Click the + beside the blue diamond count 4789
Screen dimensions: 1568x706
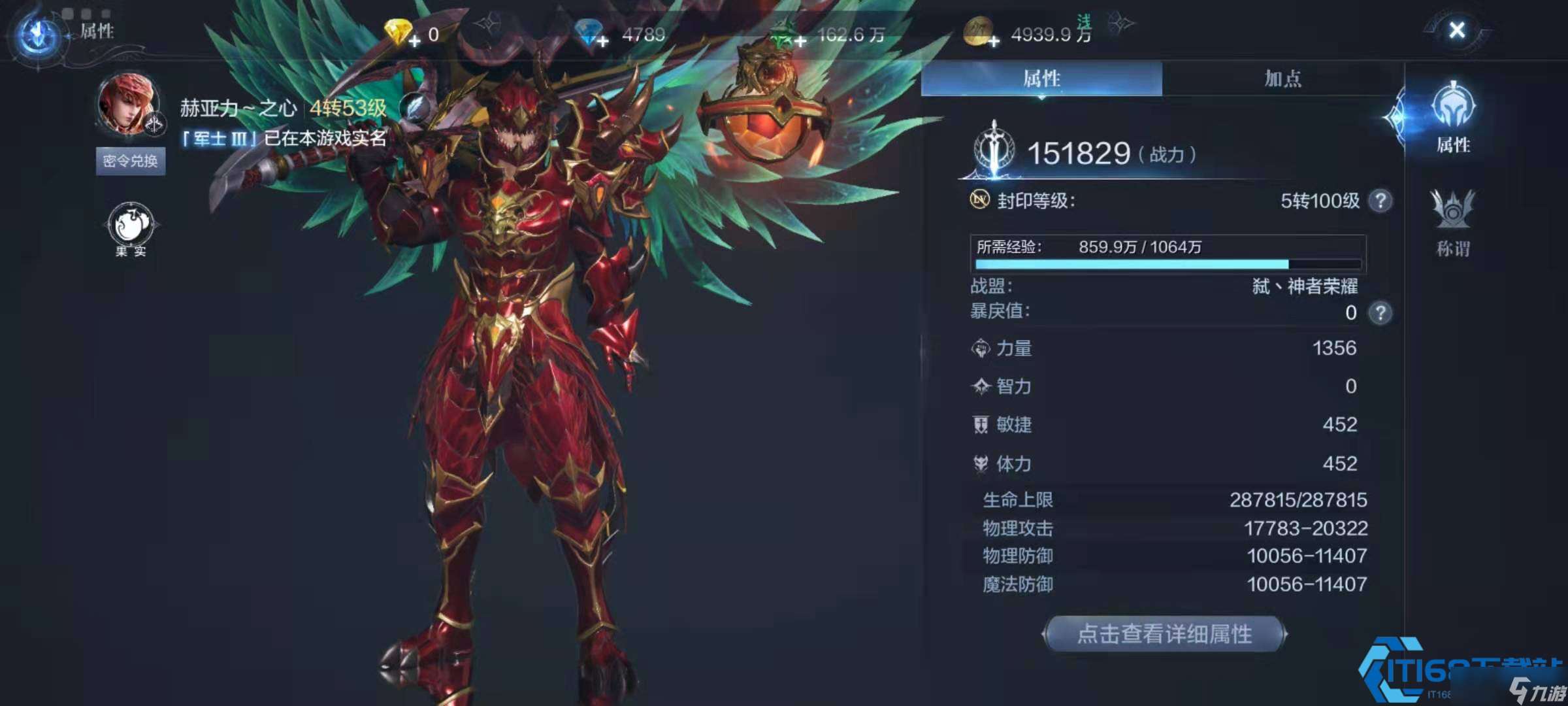pyautogui.click(x=603, y=37)
